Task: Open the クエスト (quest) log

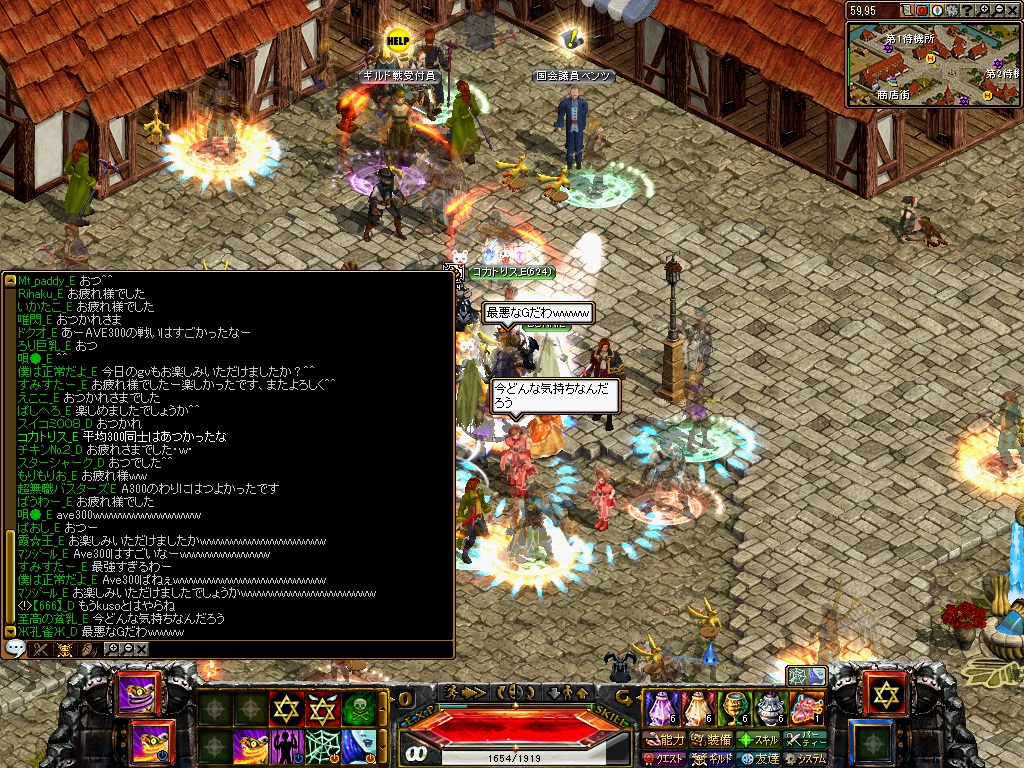Action: (x=665, y=759)
